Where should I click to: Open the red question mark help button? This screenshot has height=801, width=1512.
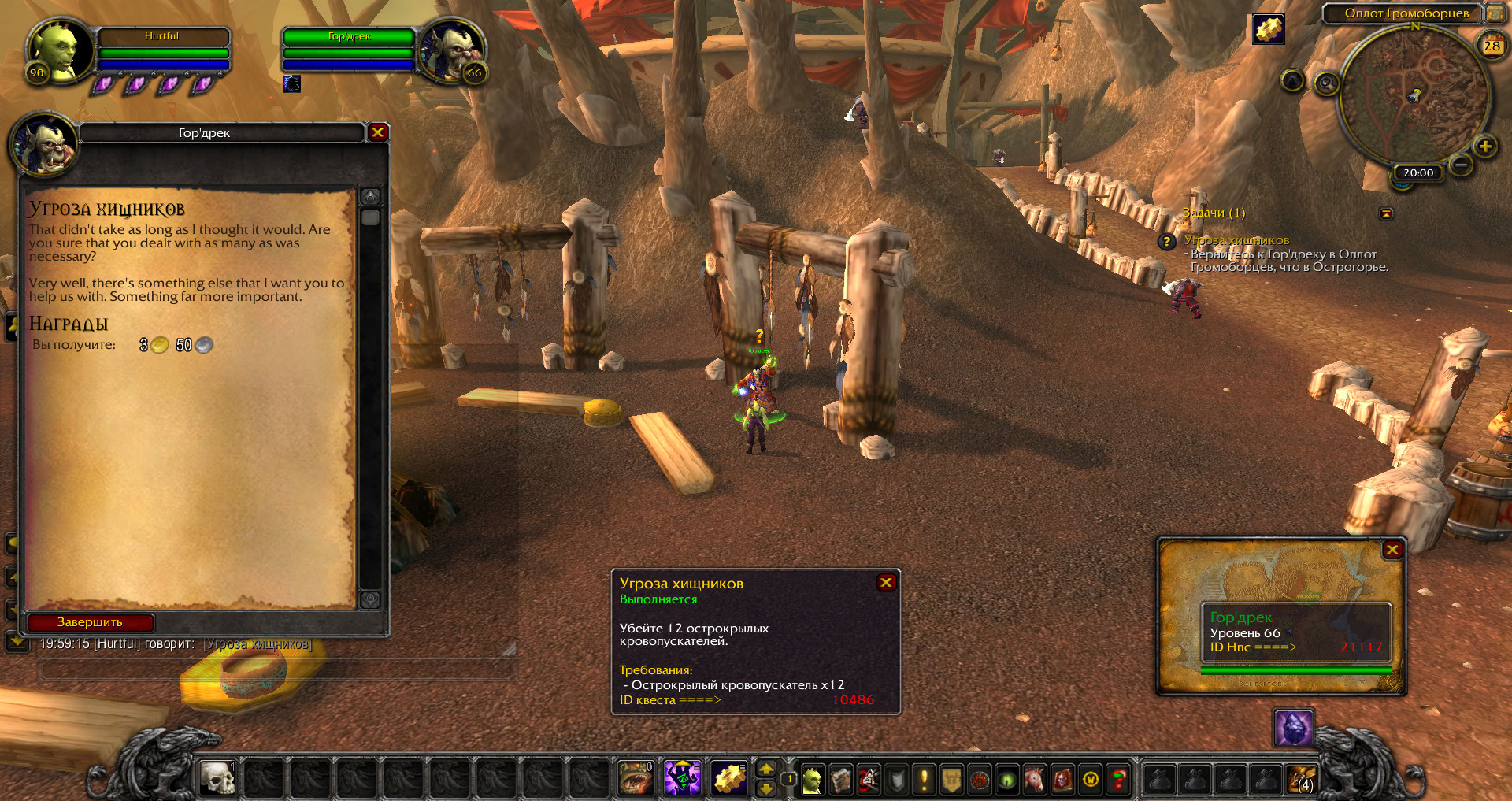tap(1118, 780)
